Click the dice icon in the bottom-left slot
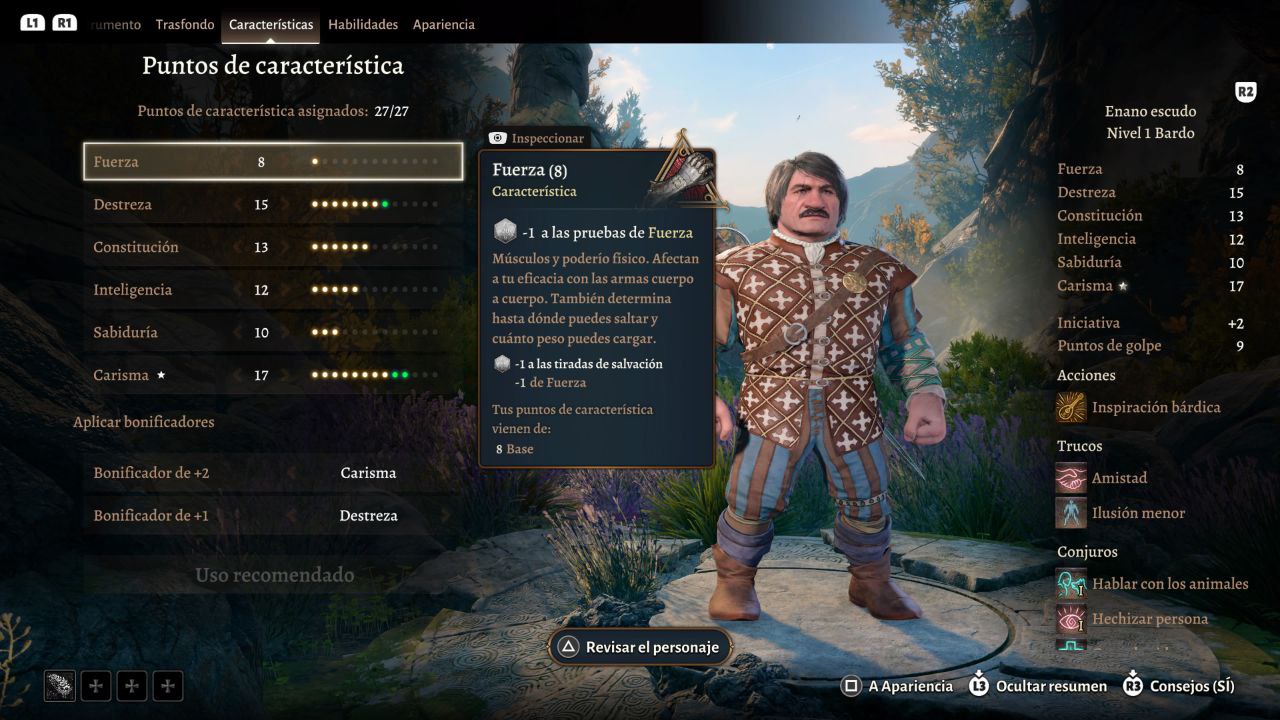The width and height of the screenshot is (1280, 720). [60, 685]
